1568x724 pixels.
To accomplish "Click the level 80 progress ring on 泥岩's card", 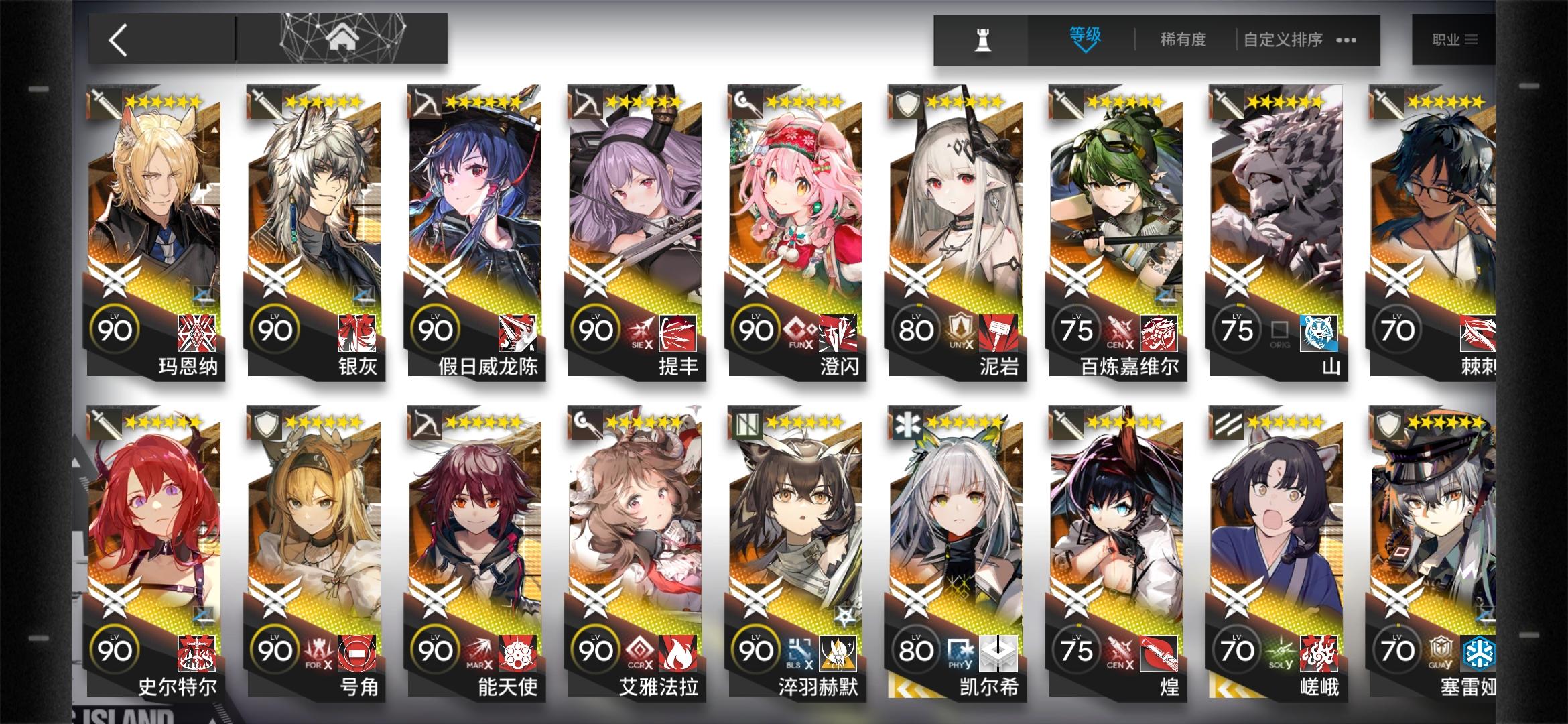I will (916, 328).
